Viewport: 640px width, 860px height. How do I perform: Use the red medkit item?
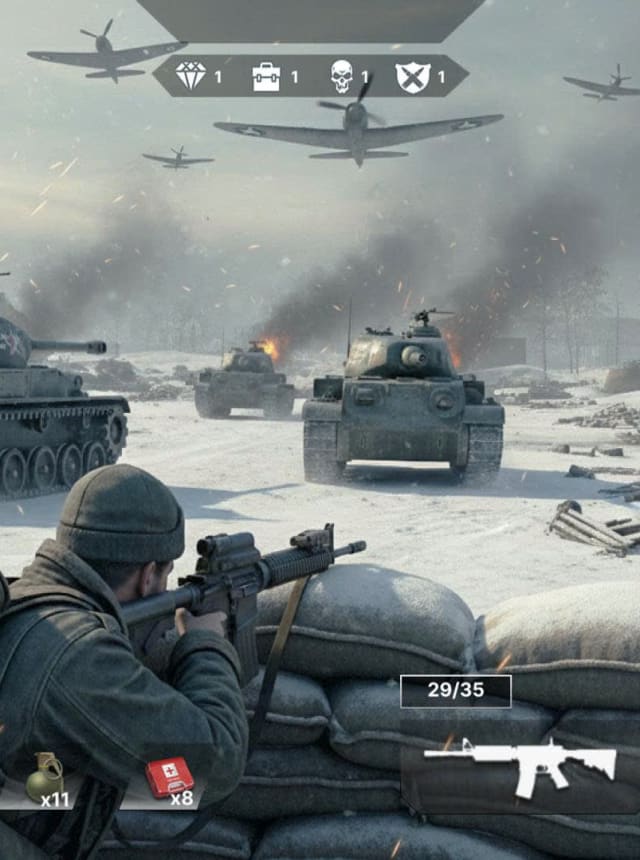(x=169, y=777)
